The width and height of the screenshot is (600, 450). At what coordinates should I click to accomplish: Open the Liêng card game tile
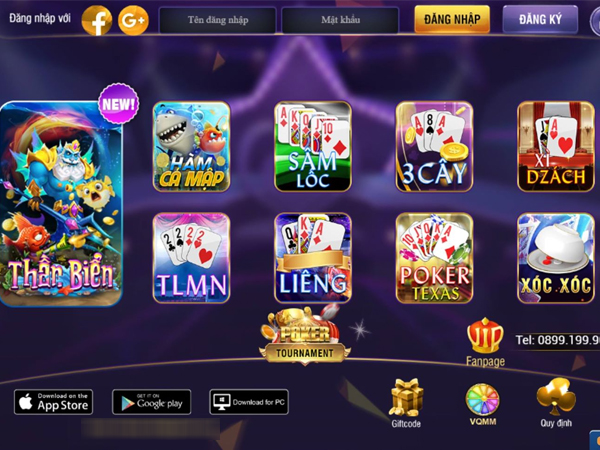tap(313, 258)
